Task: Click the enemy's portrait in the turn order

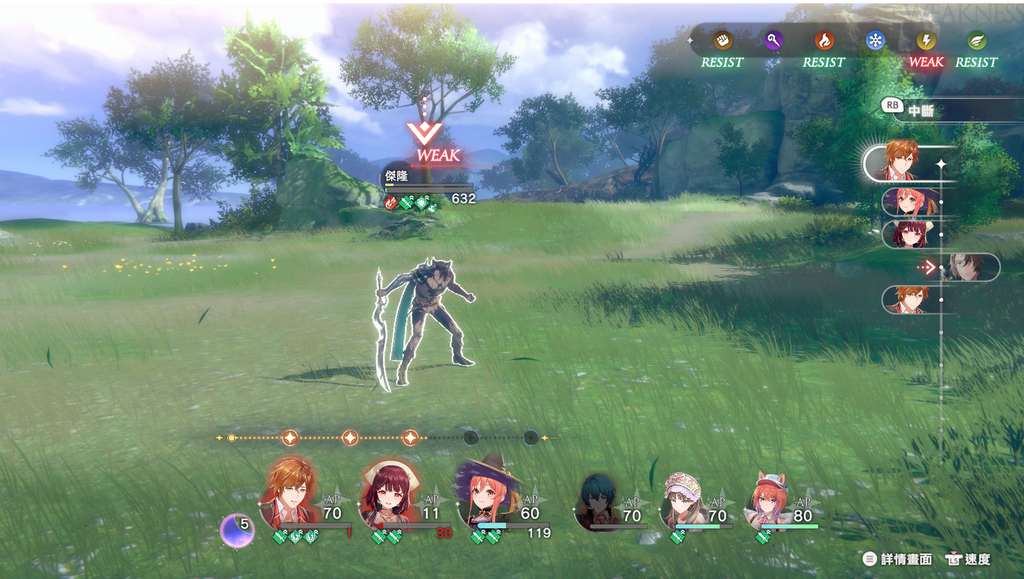Action: point(967,267)
